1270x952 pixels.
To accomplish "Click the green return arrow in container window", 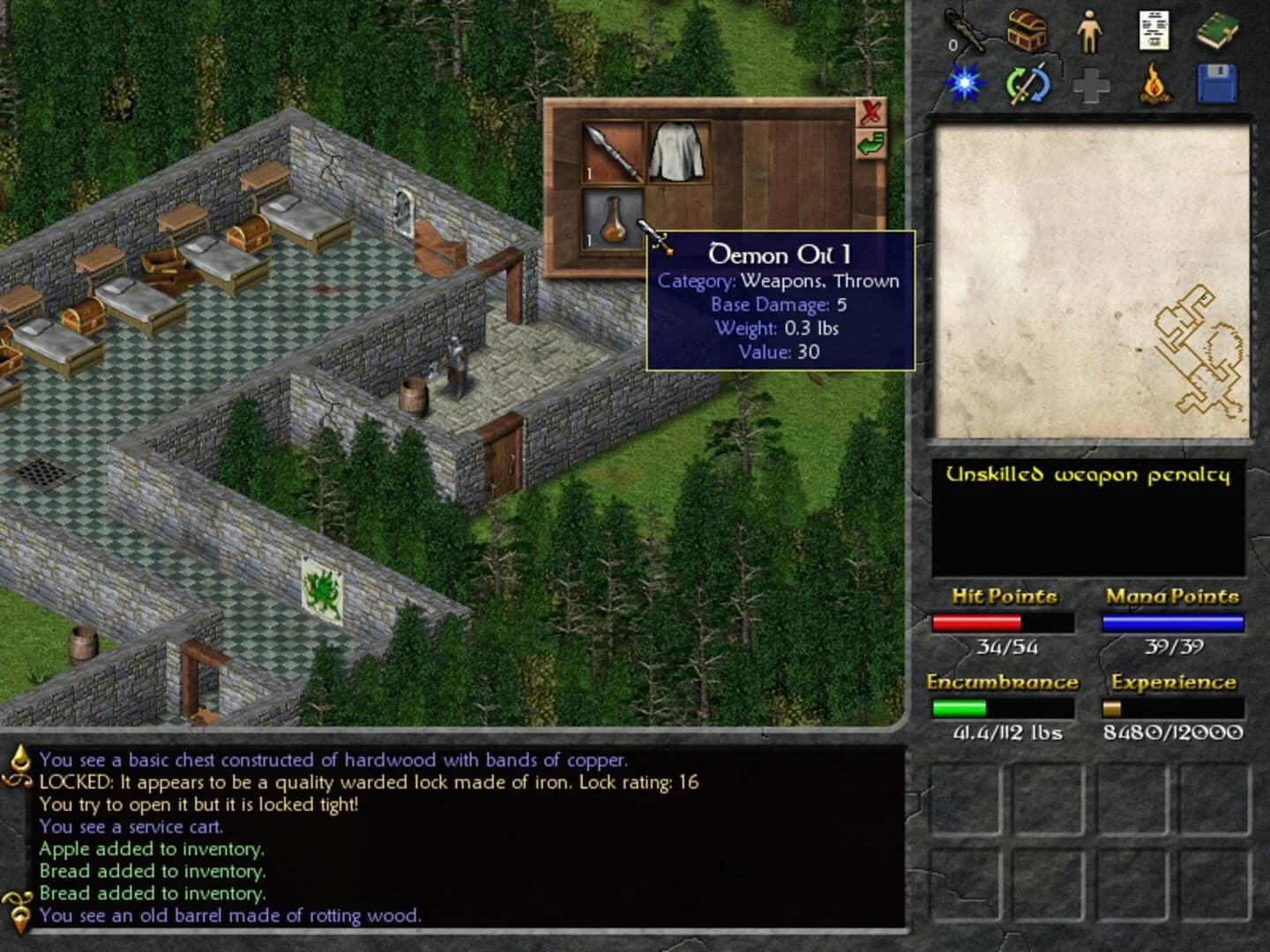I will [871, 144].
